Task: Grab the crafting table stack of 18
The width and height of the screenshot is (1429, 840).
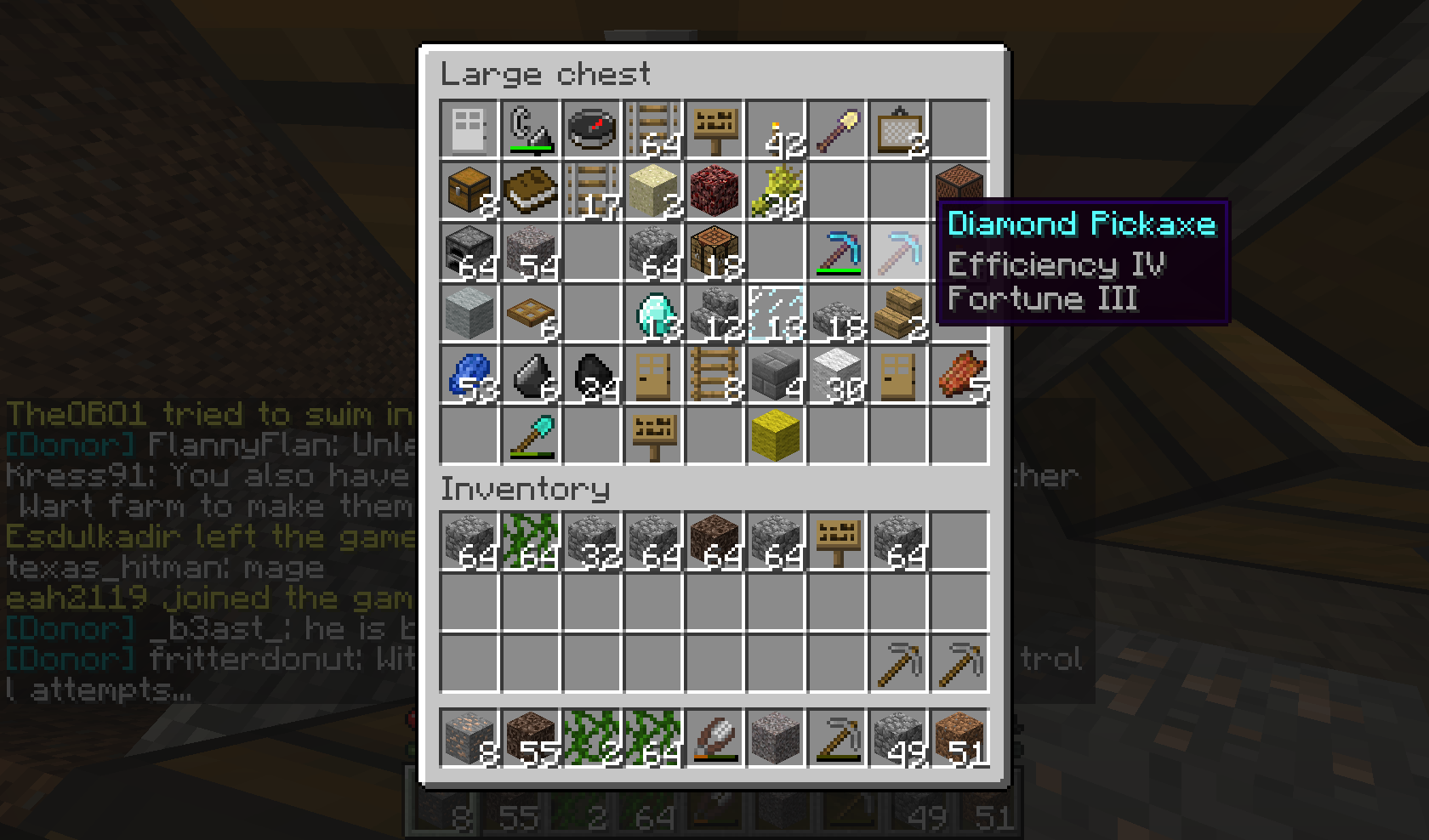Action: (x=714, y=251)
